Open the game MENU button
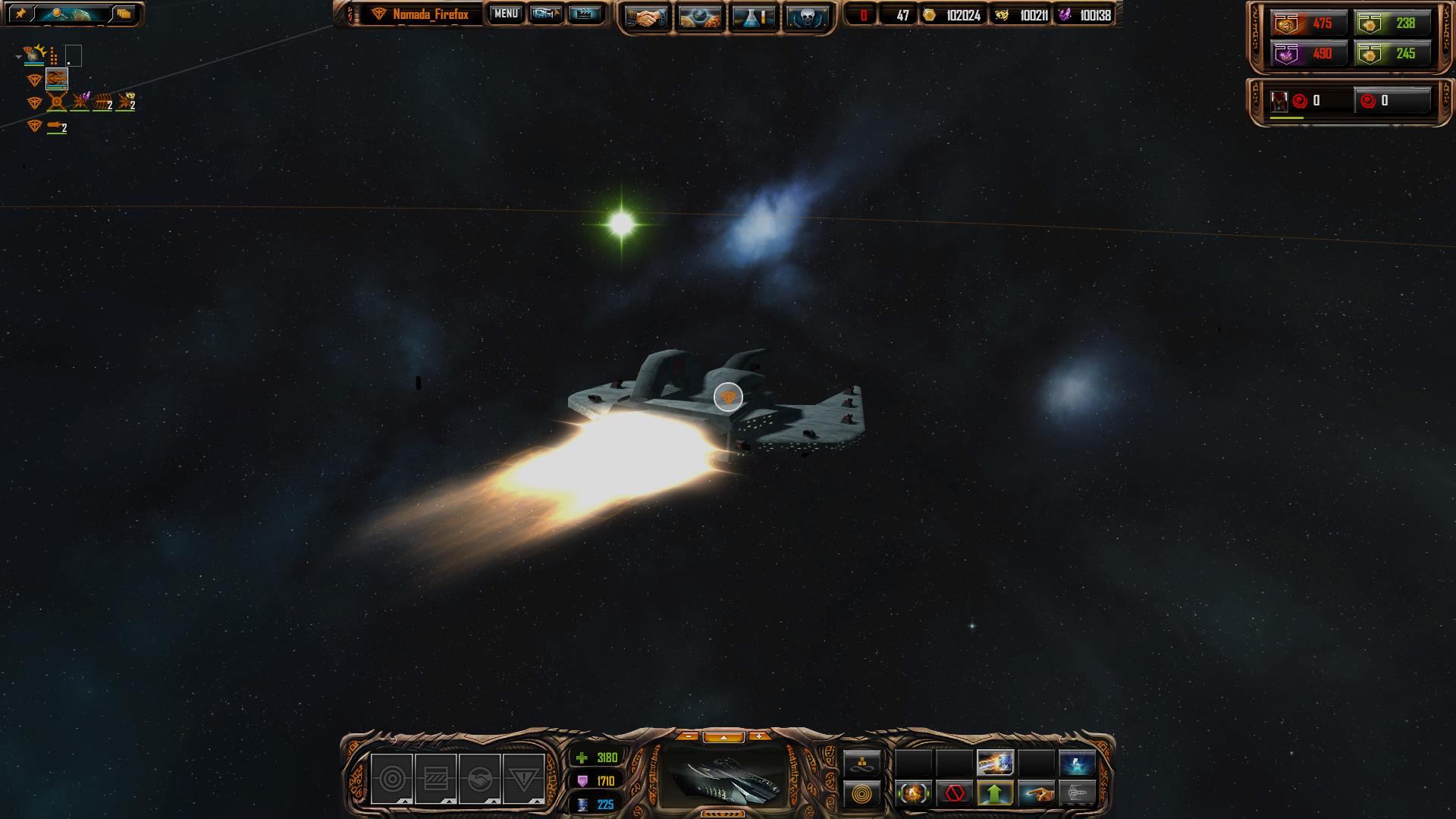 pyautogui.click(x=506, y=14)
